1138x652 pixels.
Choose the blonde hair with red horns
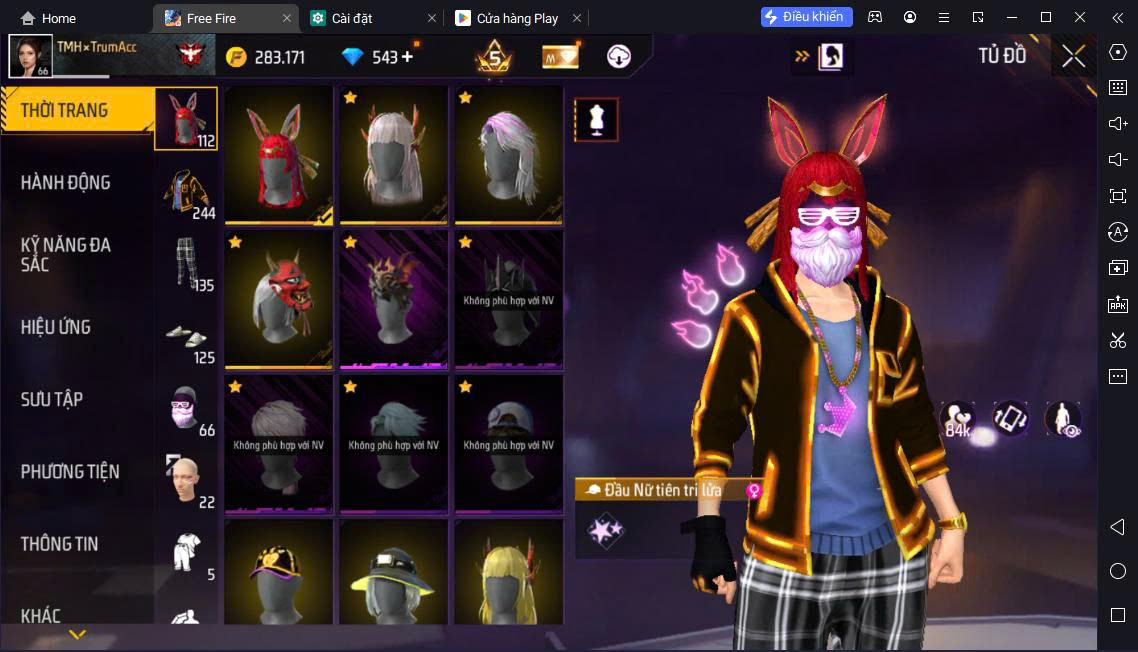pos(509,577)
